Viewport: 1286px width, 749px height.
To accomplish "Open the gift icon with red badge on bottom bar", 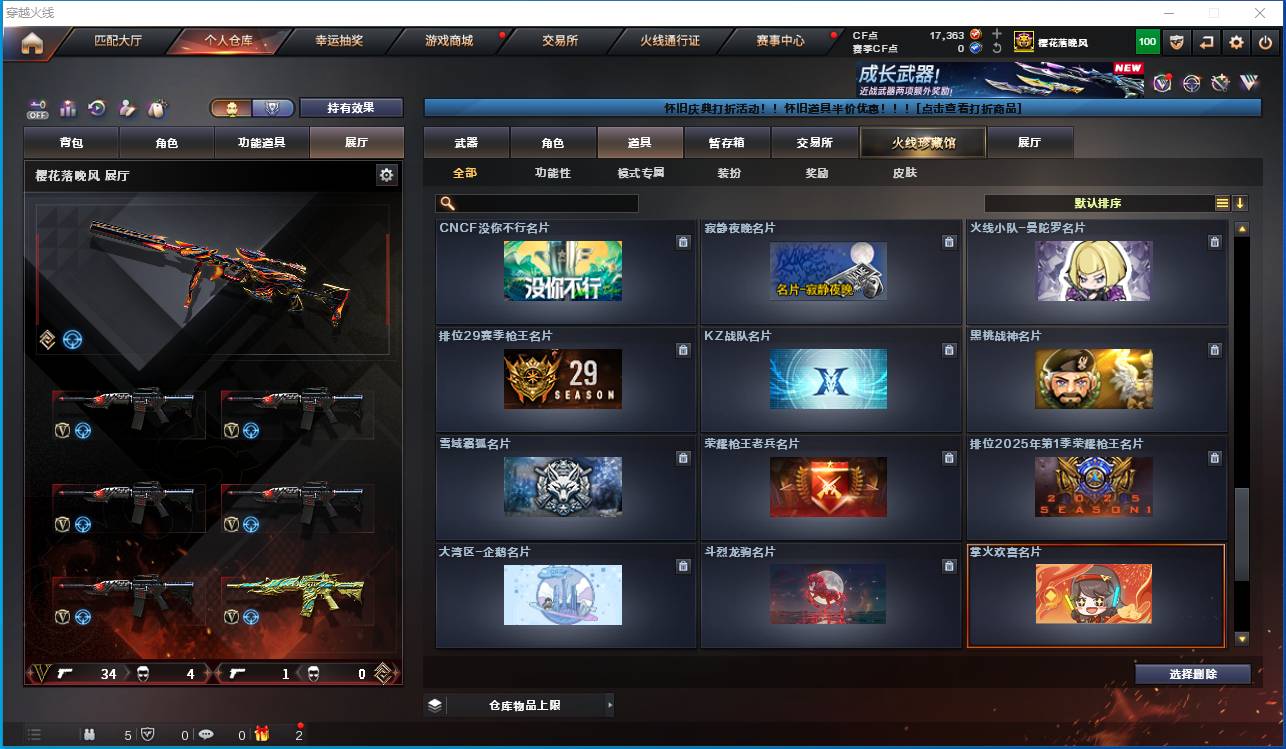I will 262,734.
